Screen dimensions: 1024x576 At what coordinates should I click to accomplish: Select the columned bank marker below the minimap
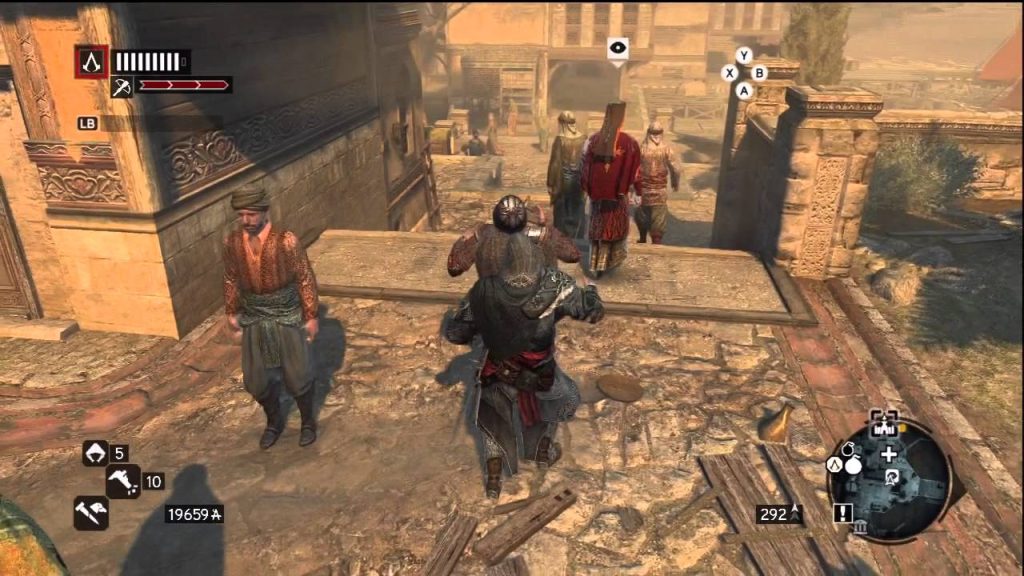859,528
